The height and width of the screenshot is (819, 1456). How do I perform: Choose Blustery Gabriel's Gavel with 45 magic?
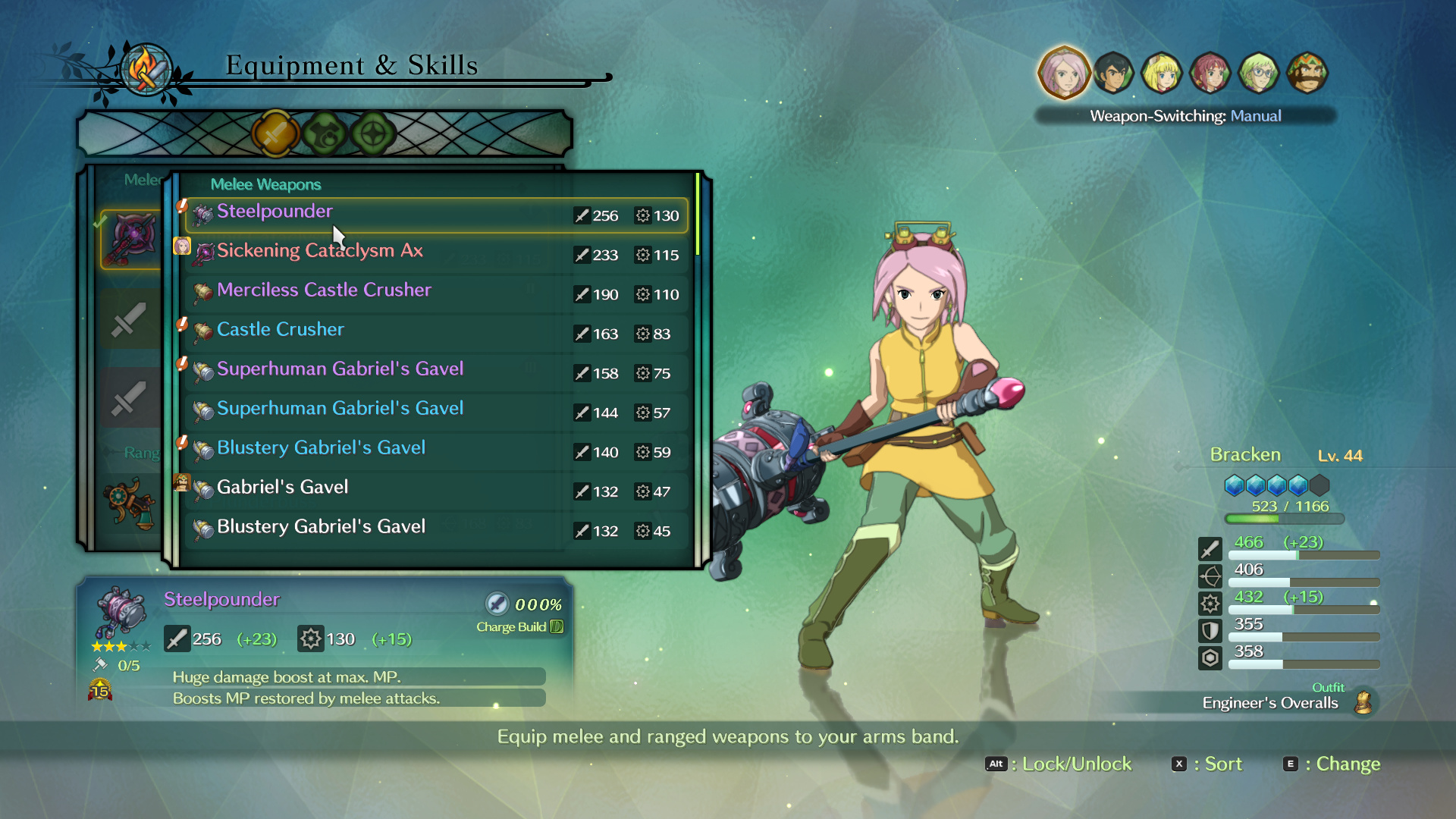click(436, 531)
